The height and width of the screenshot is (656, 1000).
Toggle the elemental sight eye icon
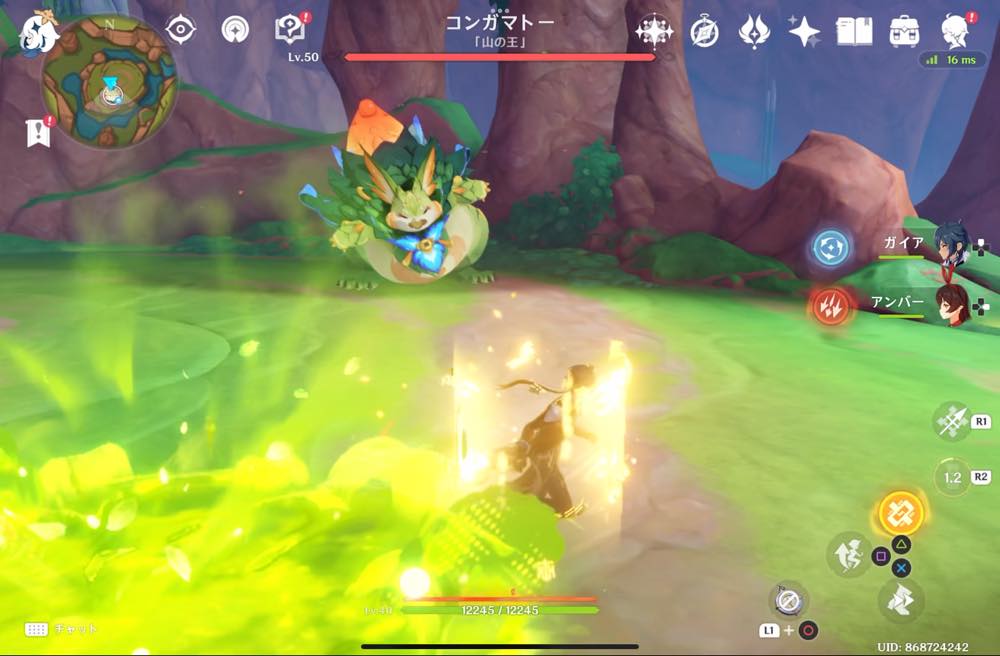tap(180, 30)
